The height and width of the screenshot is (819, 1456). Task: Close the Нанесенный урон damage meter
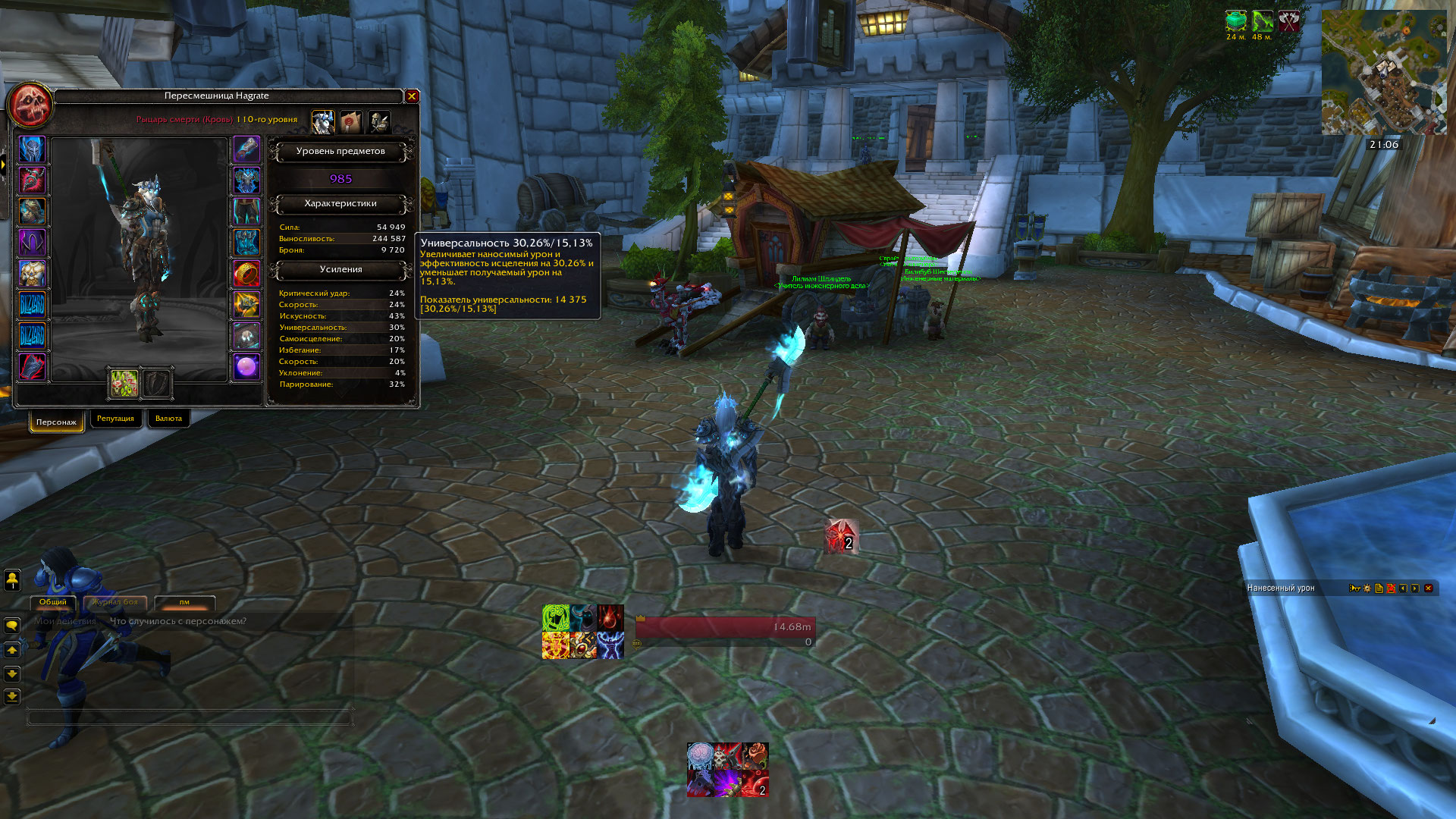coord(1429,588)
